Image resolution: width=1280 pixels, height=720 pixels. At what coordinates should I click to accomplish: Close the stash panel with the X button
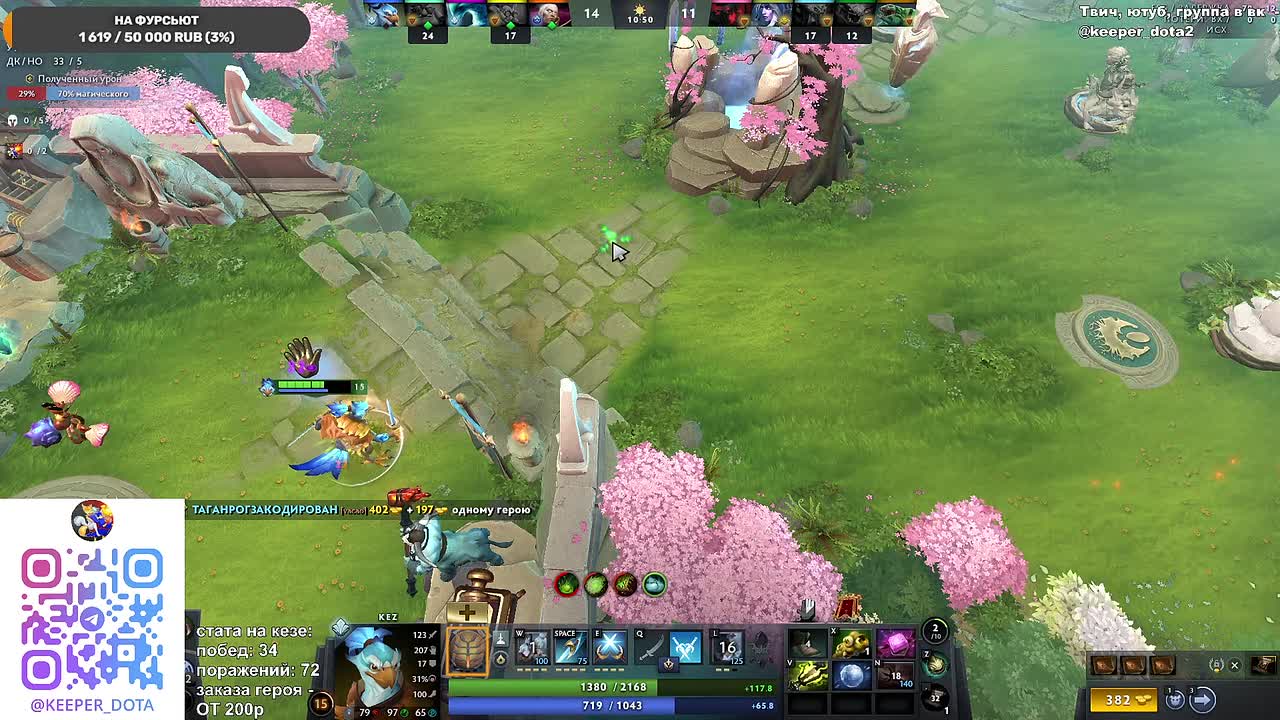click(x=1234, y=665)
